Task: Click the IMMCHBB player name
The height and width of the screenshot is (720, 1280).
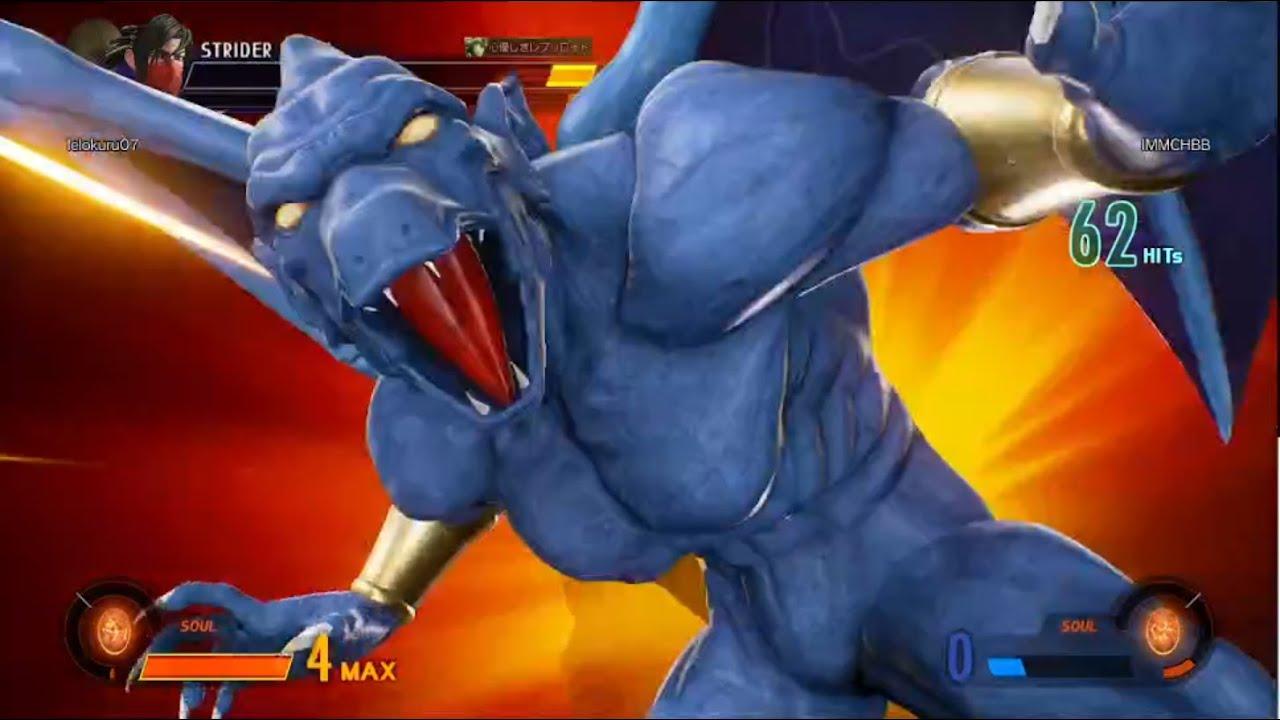Action: [1176, 142]
